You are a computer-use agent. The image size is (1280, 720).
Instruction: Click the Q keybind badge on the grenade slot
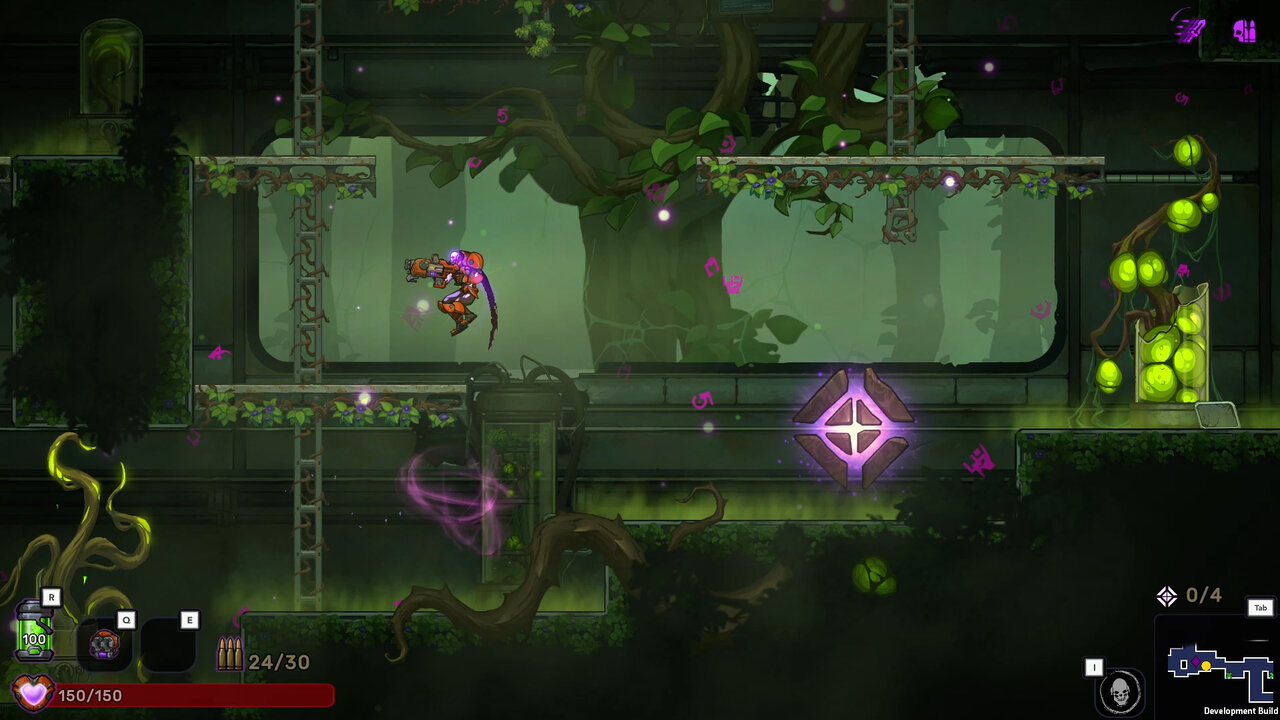(125, 619)
